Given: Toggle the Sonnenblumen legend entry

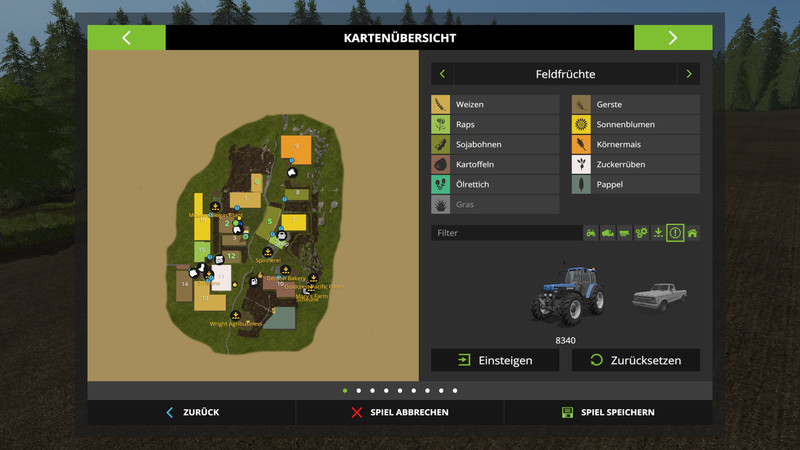Looking at the screenshot, I should tap(635, 125).
